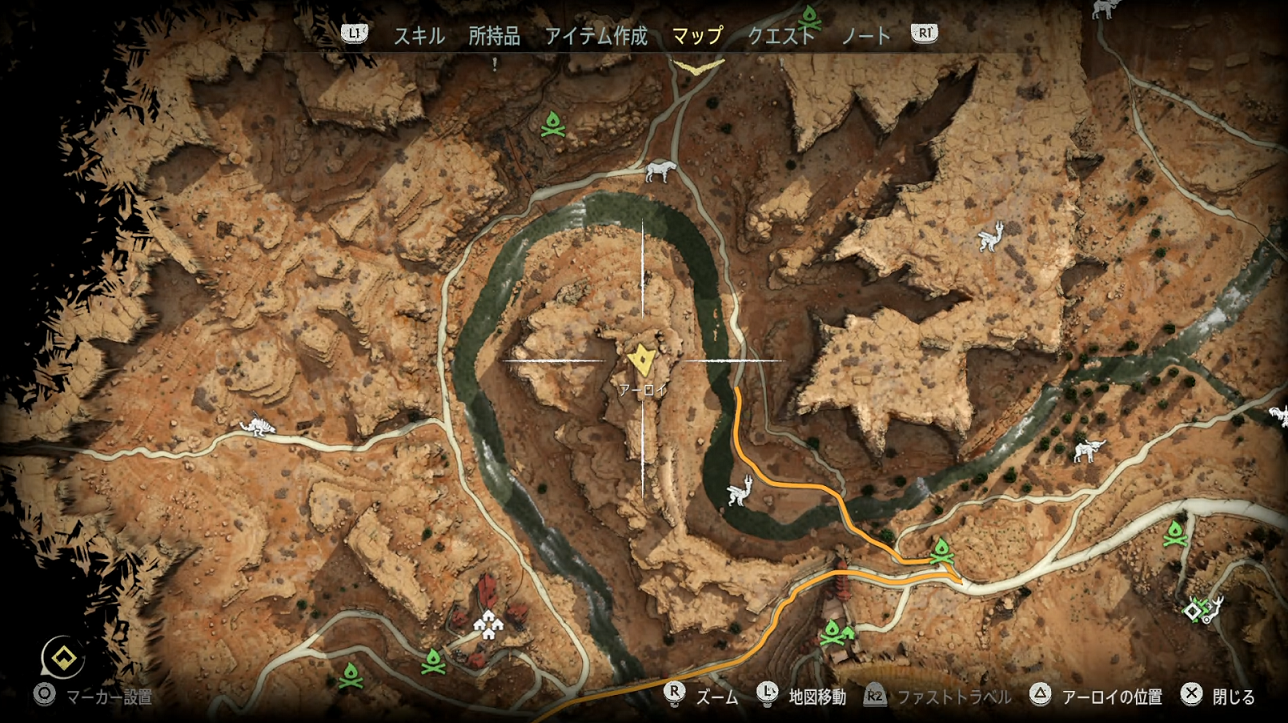Viewport: 1288px width, 723px height.
Task: Select the campfire above the diamond quest marker
Action: (1175, 533)
